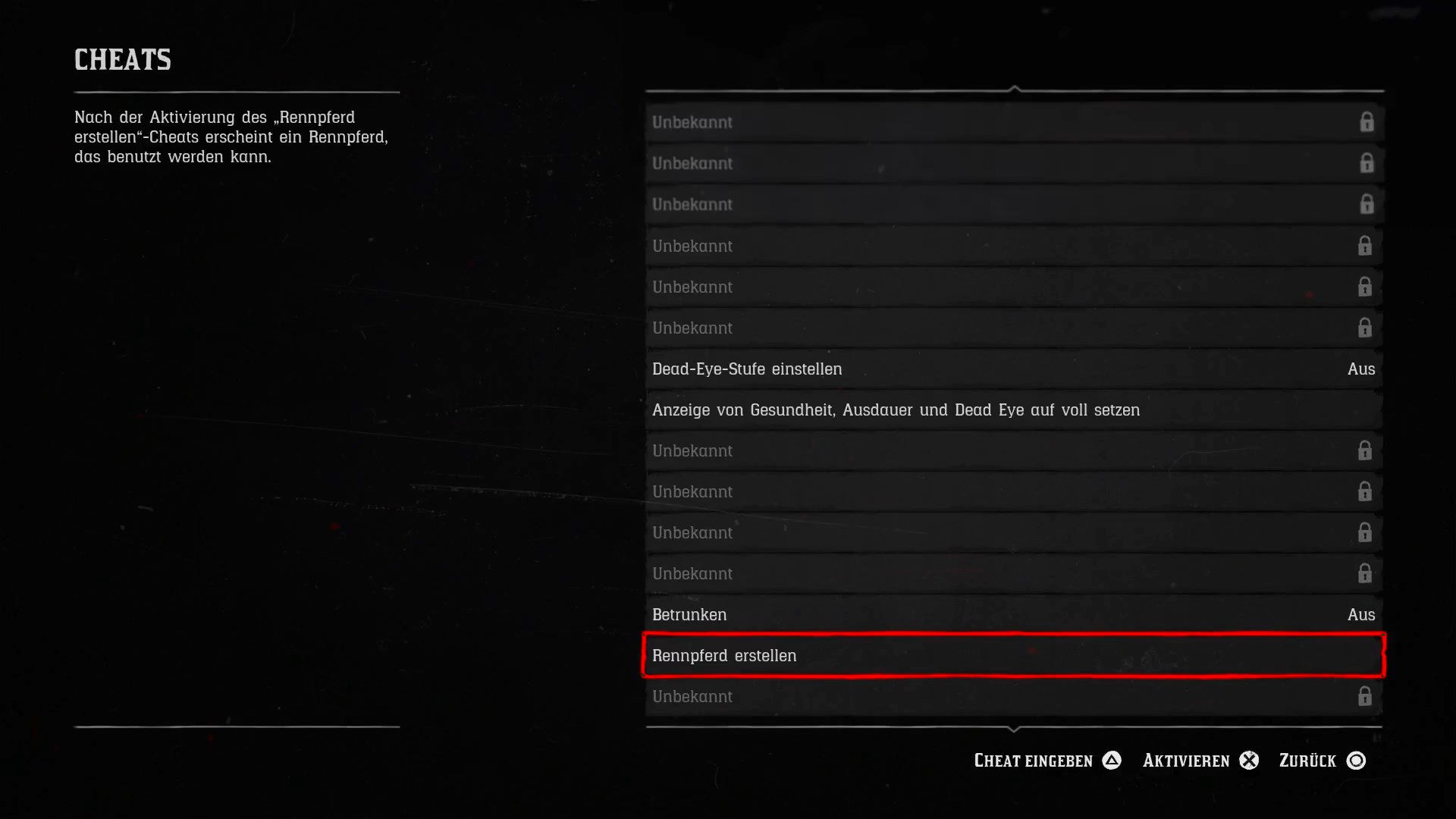Viewport: 1456px width, 819px height.
Task: Click the lock icon on the Unbekannt row below the full-stats cheat
Action: click(1367, 450)
